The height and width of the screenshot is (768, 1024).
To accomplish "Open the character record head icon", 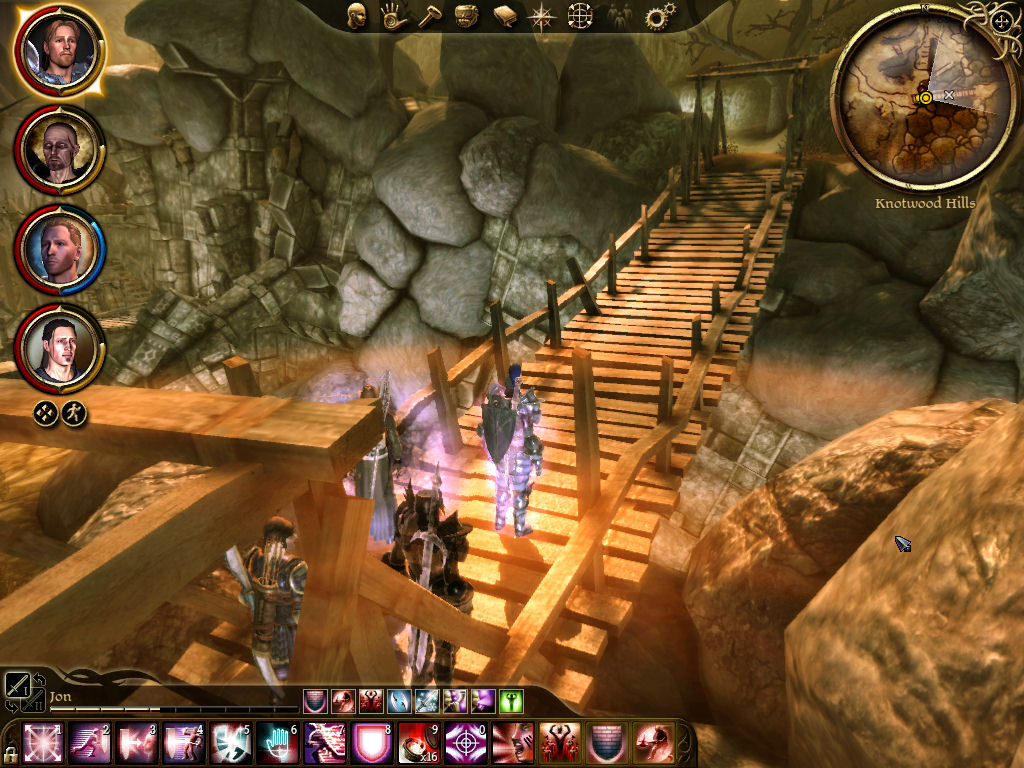I will pyautogui.click(x=356, y=16).
